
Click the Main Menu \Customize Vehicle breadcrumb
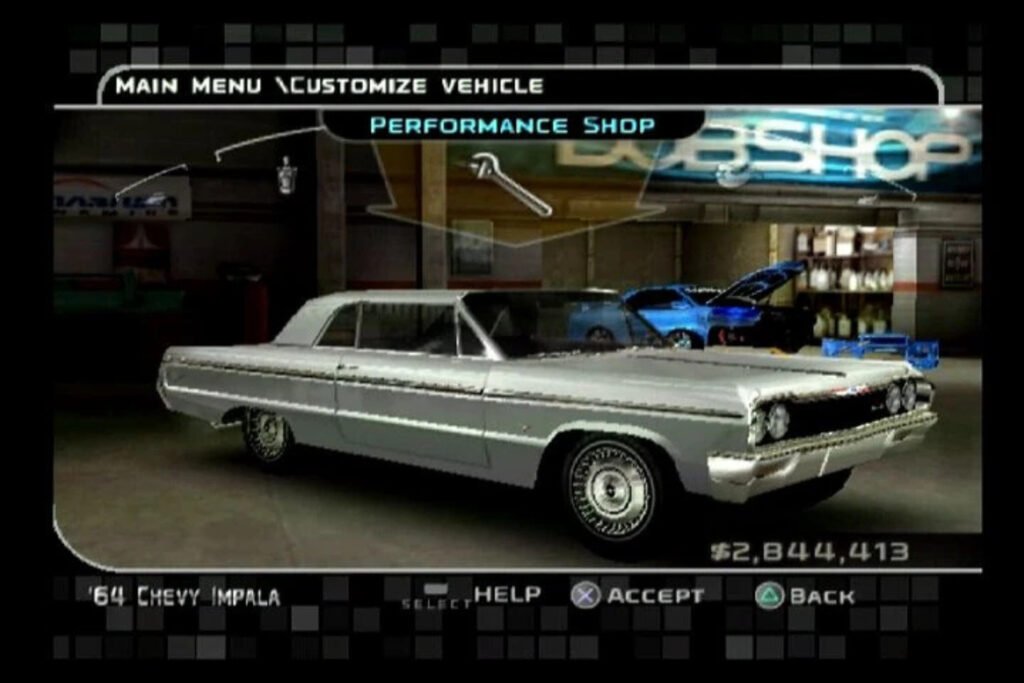[329, 86]
